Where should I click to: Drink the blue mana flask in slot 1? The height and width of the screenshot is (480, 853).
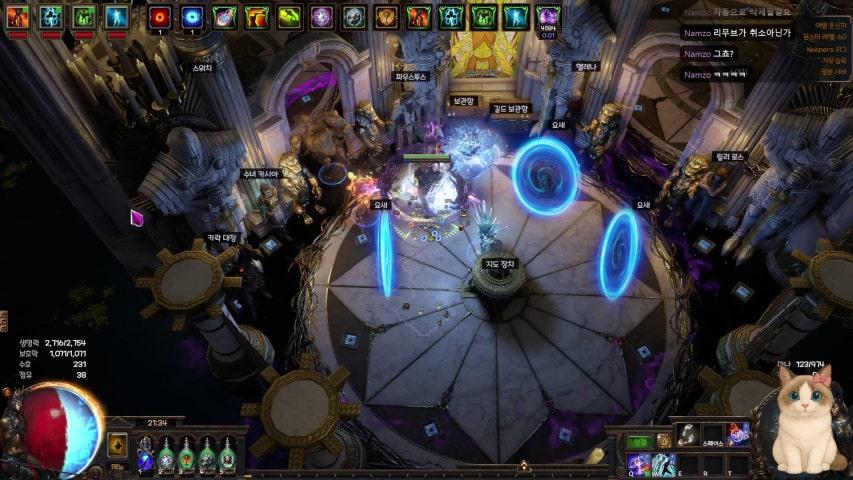pyautogui.click(x=144, y=458)
